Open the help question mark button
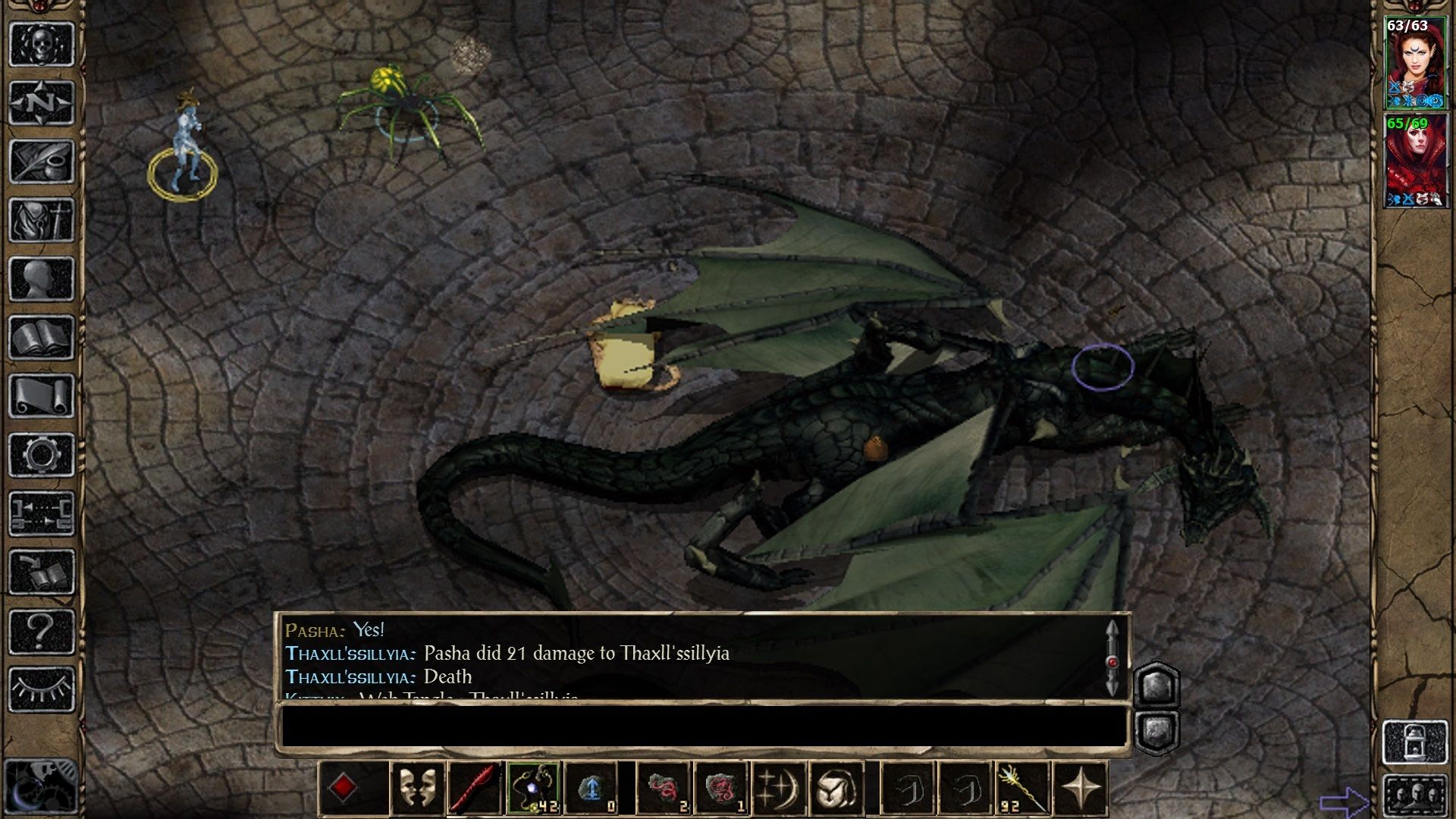Viewport: 1456px width, 819px height. pyautogui.click(x=41, y=630)
